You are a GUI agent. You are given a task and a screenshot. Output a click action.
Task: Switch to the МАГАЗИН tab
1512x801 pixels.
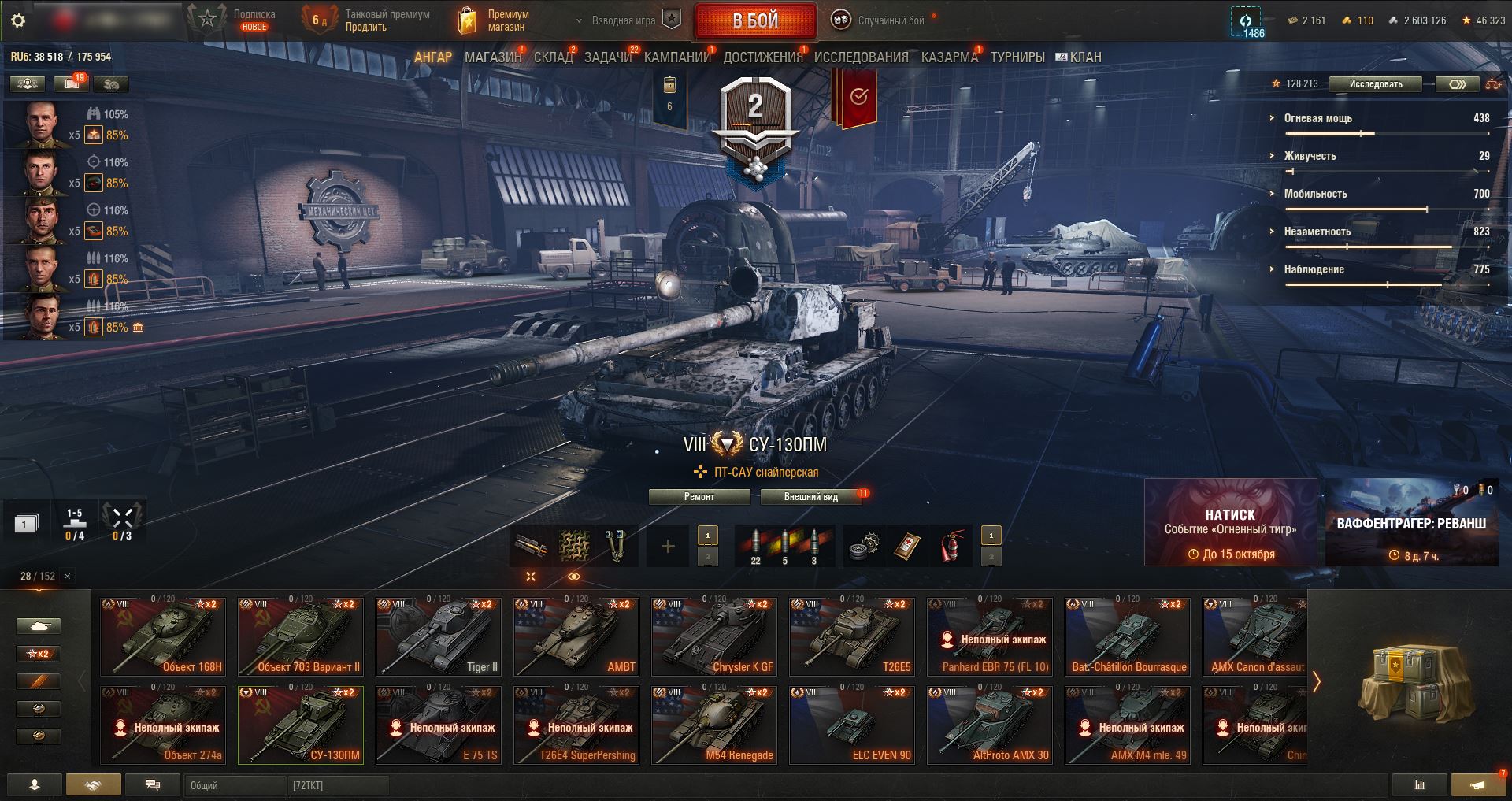[493, 57]
